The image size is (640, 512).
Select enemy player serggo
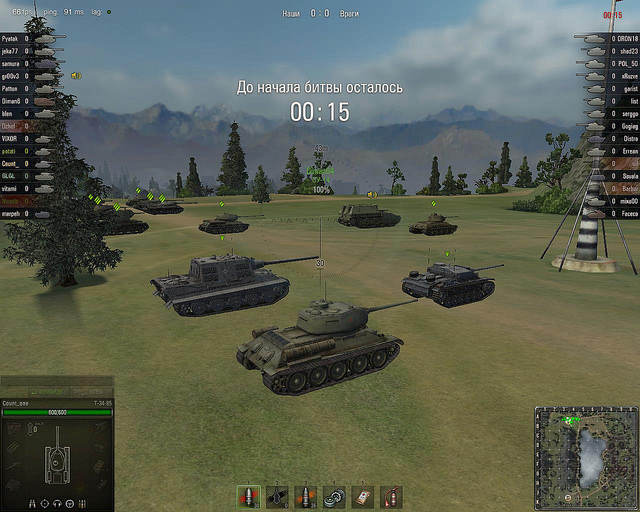[x=627, y=113]
